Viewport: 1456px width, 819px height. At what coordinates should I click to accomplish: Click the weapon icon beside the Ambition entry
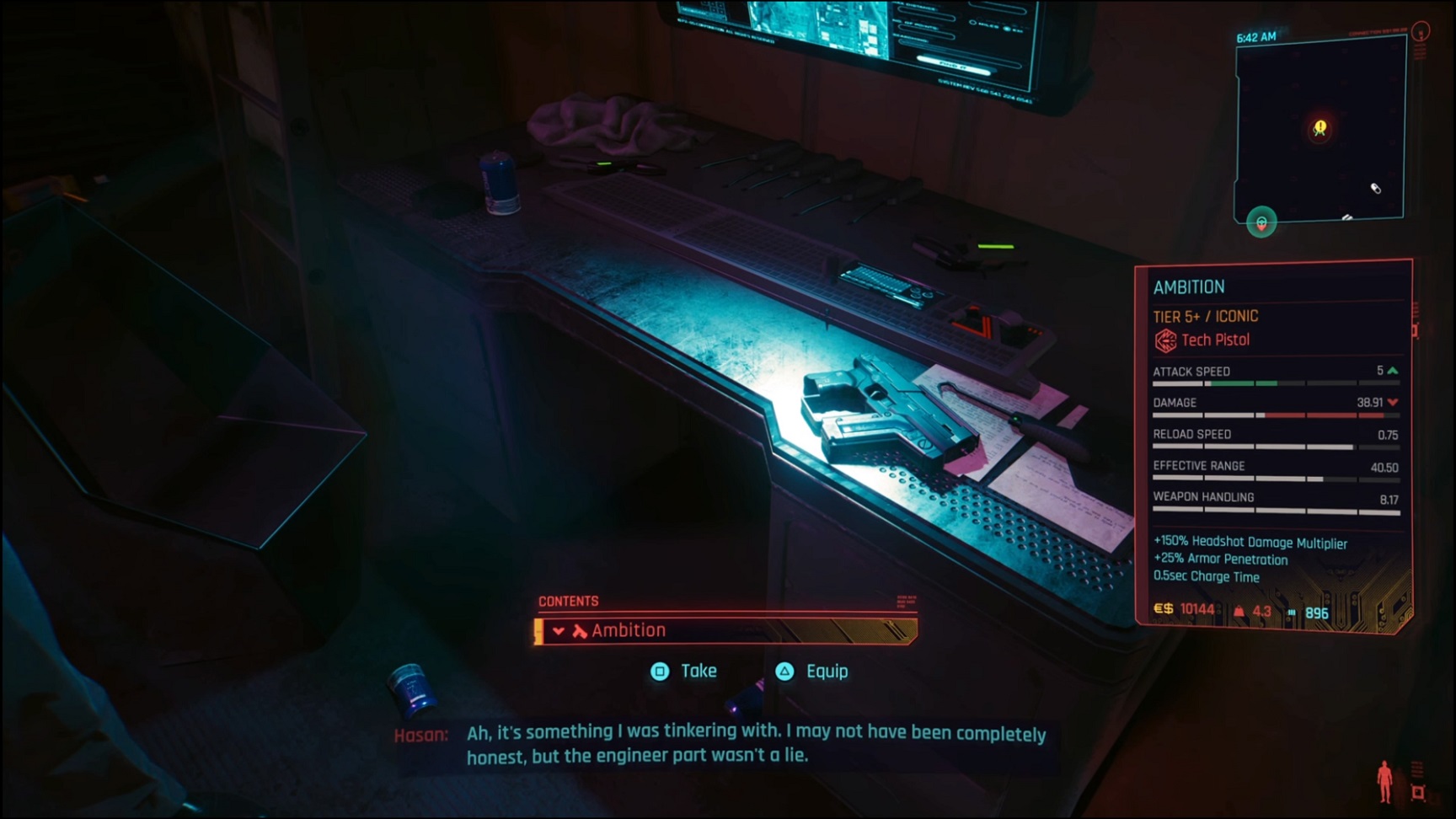578,629
